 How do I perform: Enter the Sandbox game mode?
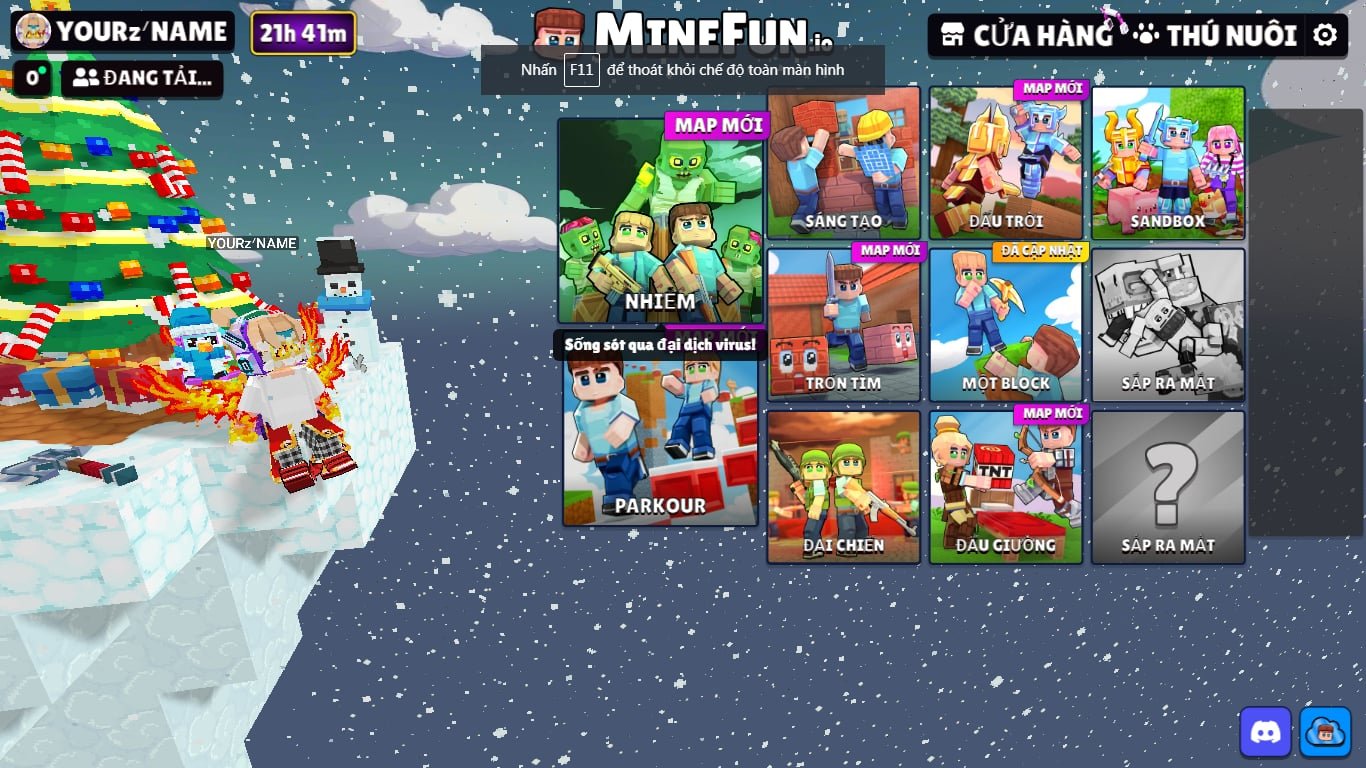(x=1168, y=163)
